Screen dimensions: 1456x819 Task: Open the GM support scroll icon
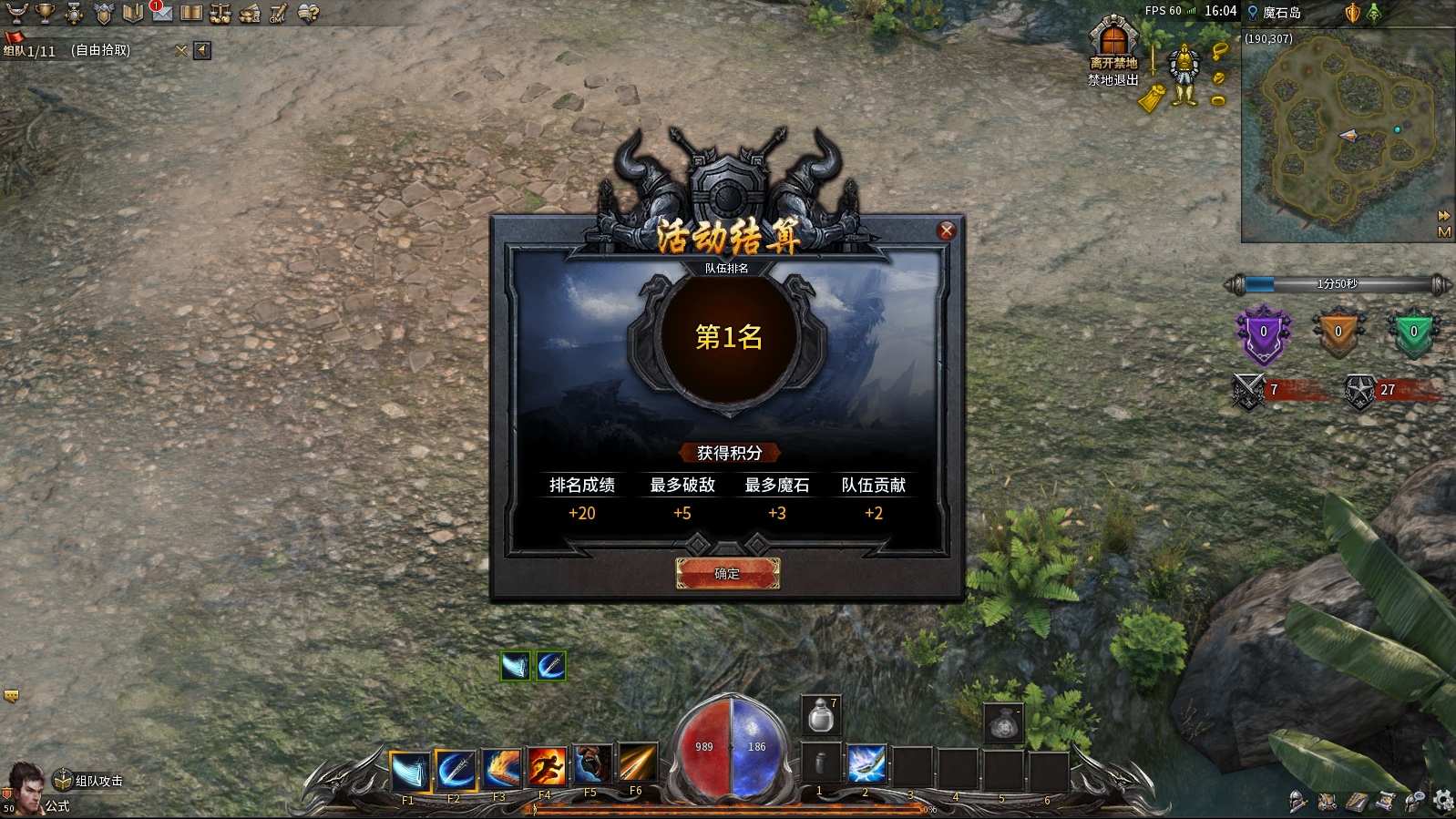pyautogui.click(x=279, y=13)
